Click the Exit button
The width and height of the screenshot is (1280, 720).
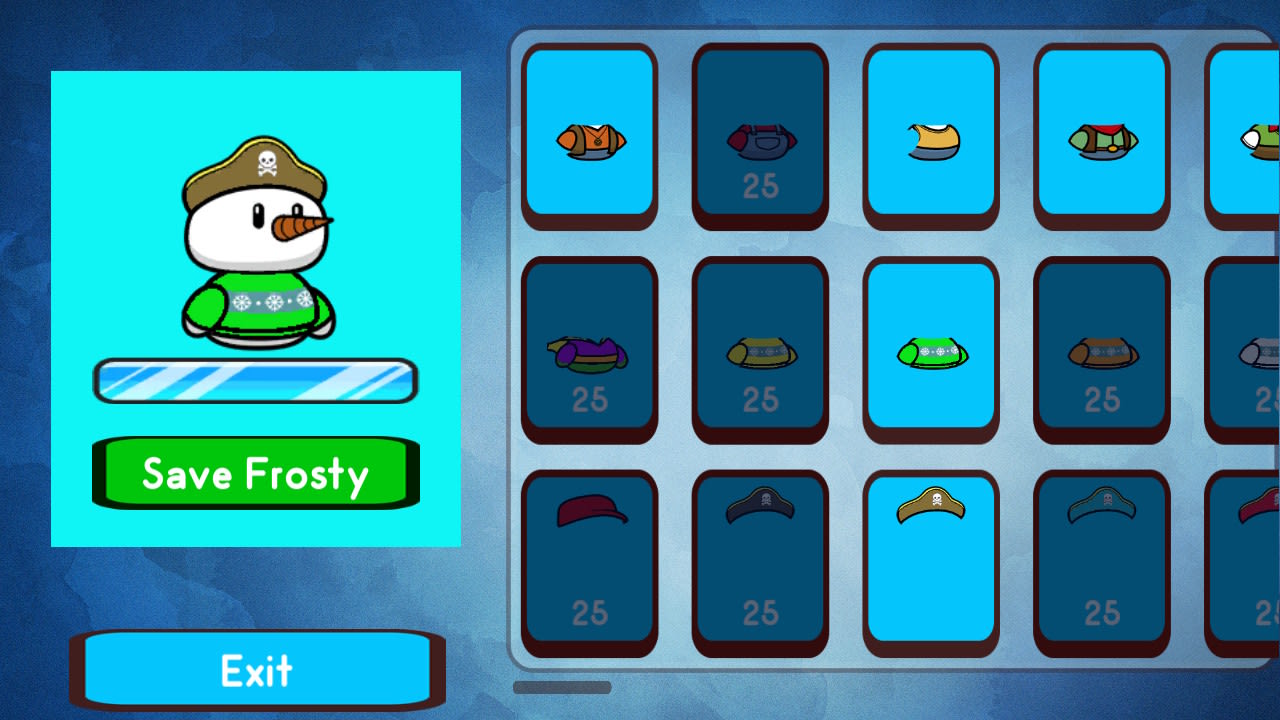coord(255,670)
